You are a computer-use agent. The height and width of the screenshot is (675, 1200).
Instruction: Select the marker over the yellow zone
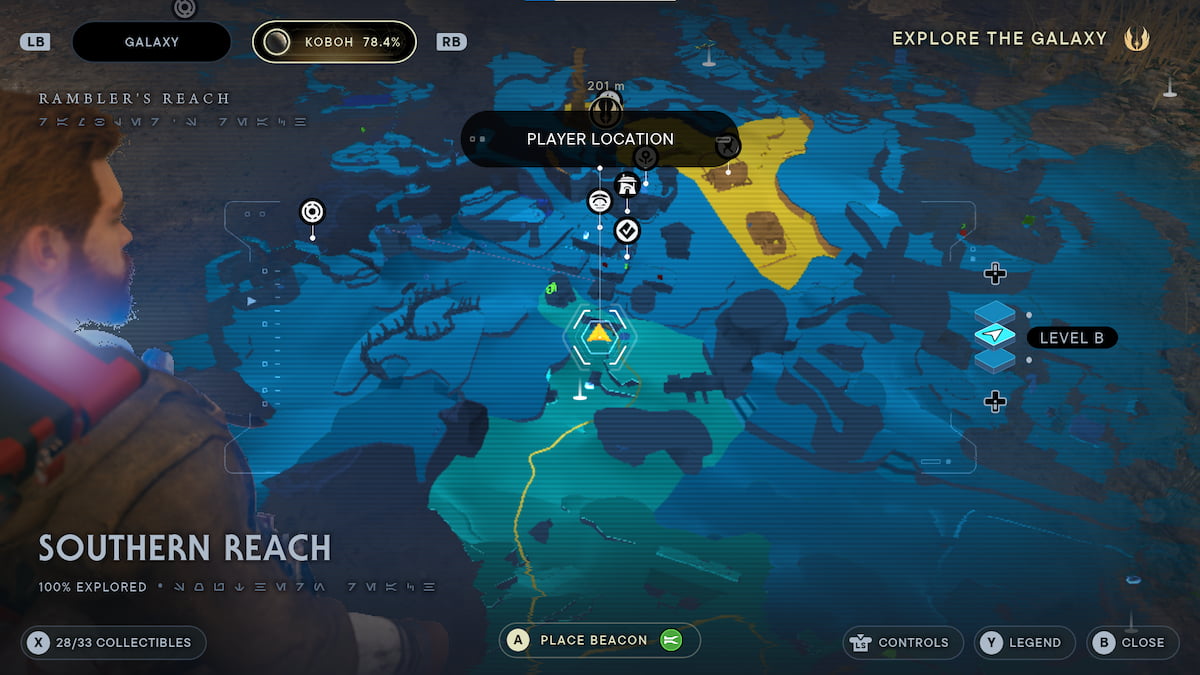(728, 148)
